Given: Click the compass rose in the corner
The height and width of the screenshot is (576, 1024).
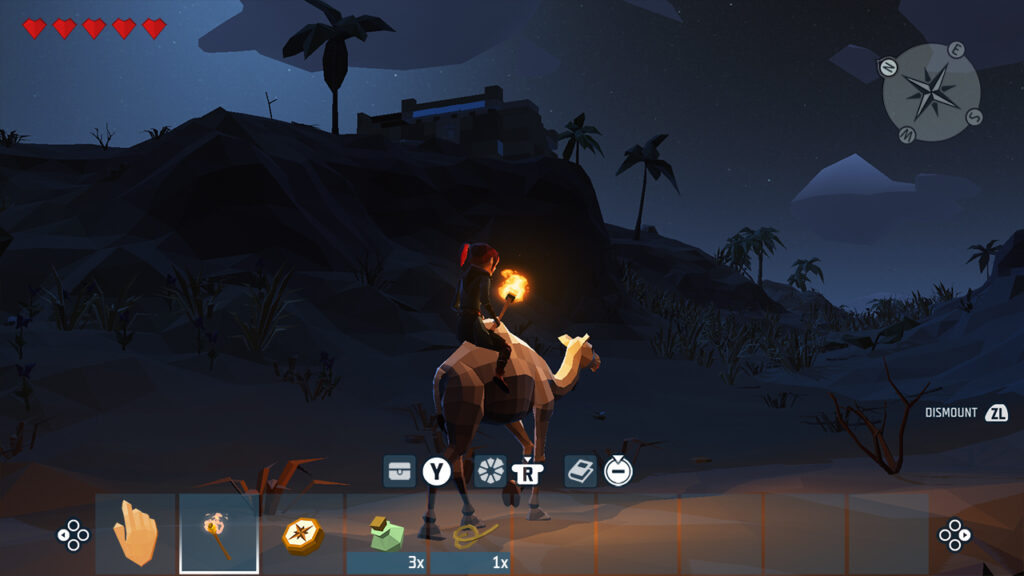Looking at the screenshot, I should pos(931,92).
